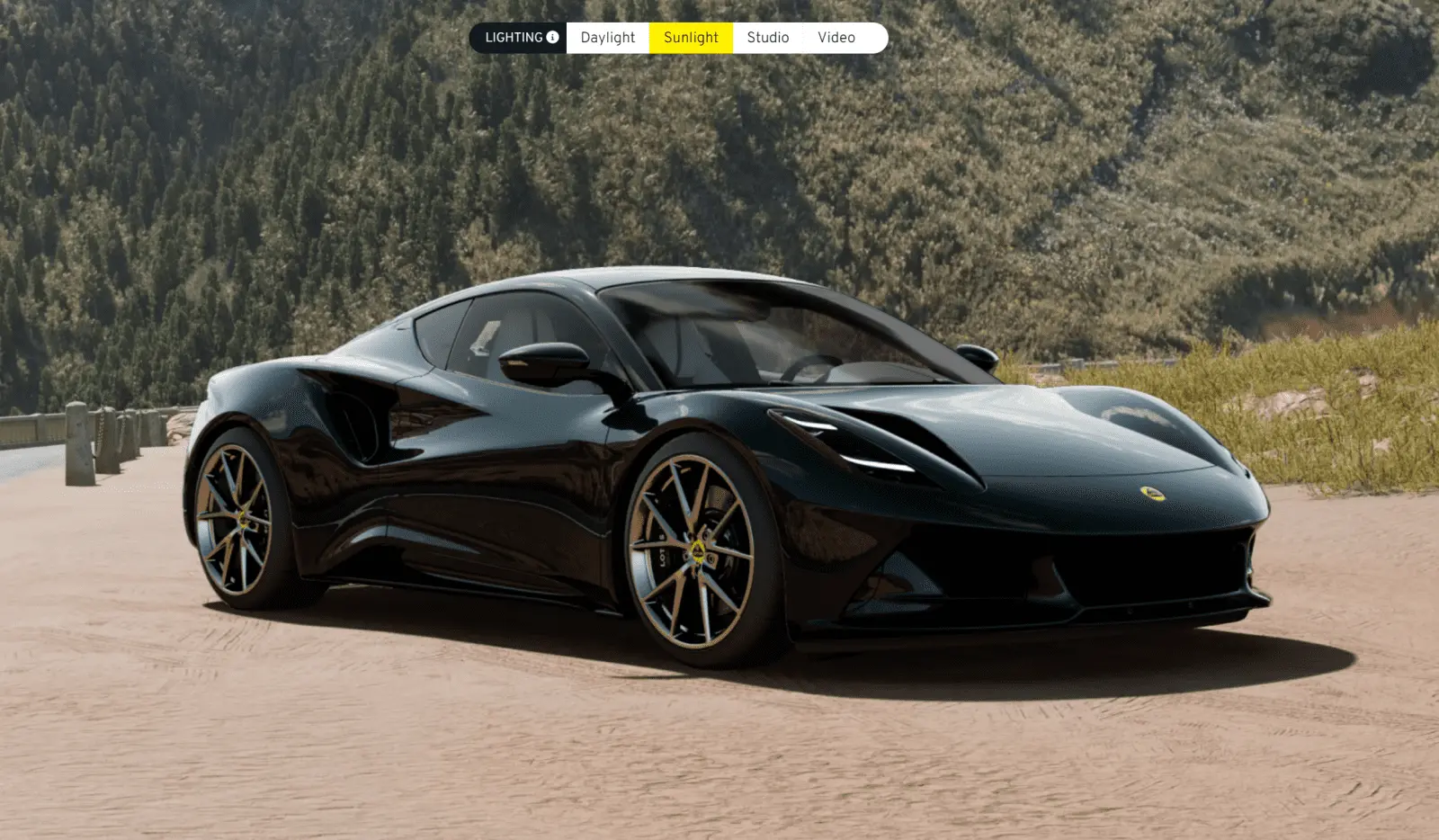Open the Video view option
This screenshot has height=840, width=1439.
point(836,38)
